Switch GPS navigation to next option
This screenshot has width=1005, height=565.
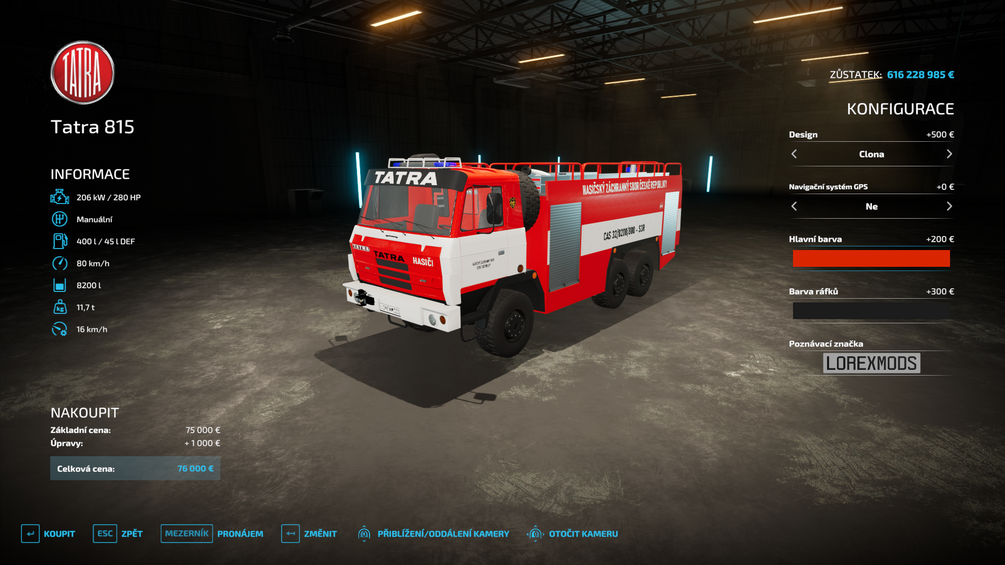[949, 206]
